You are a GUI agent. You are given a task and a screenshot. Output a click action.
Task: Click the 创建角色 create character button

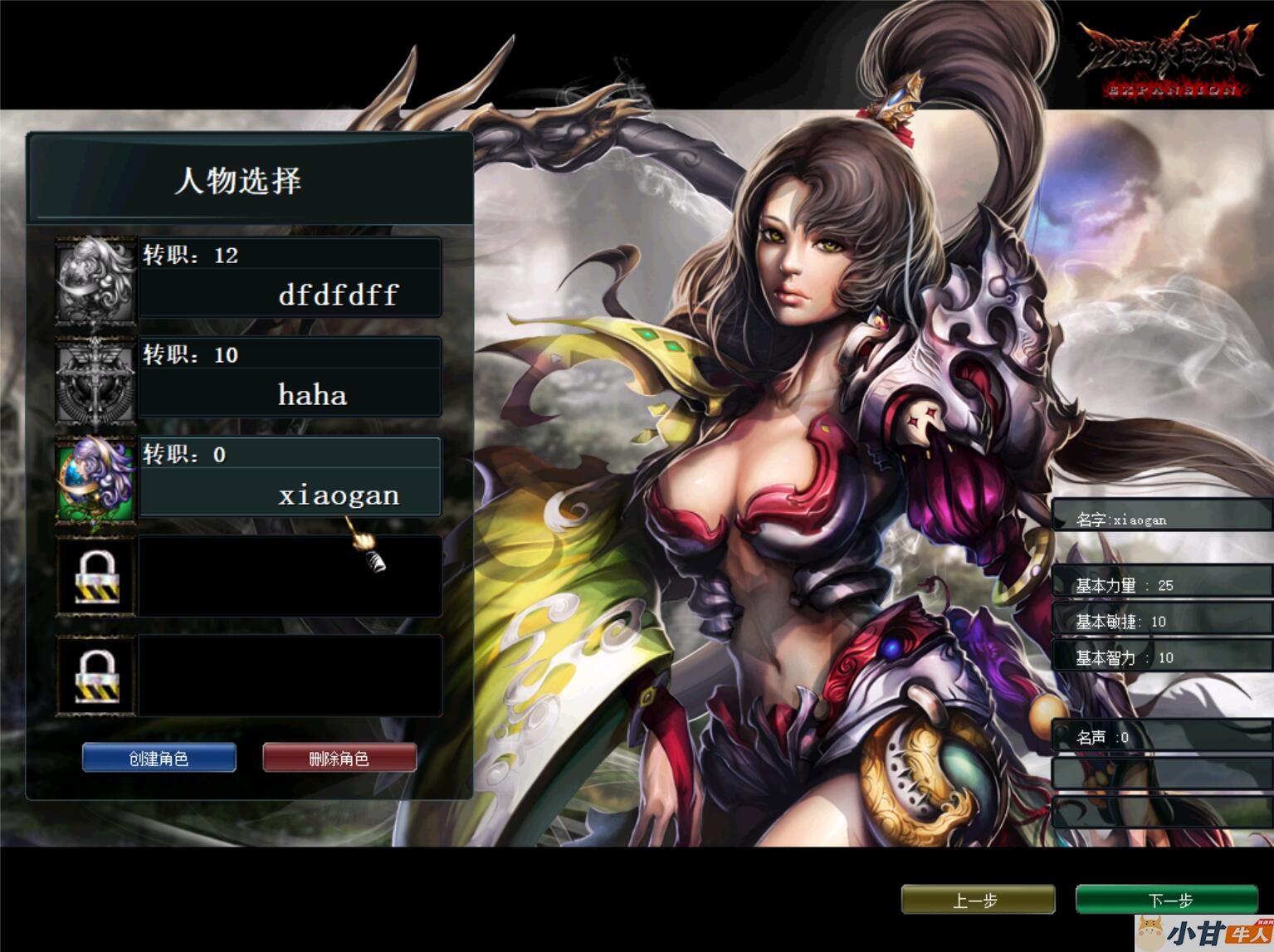click(x=159, y=758)
